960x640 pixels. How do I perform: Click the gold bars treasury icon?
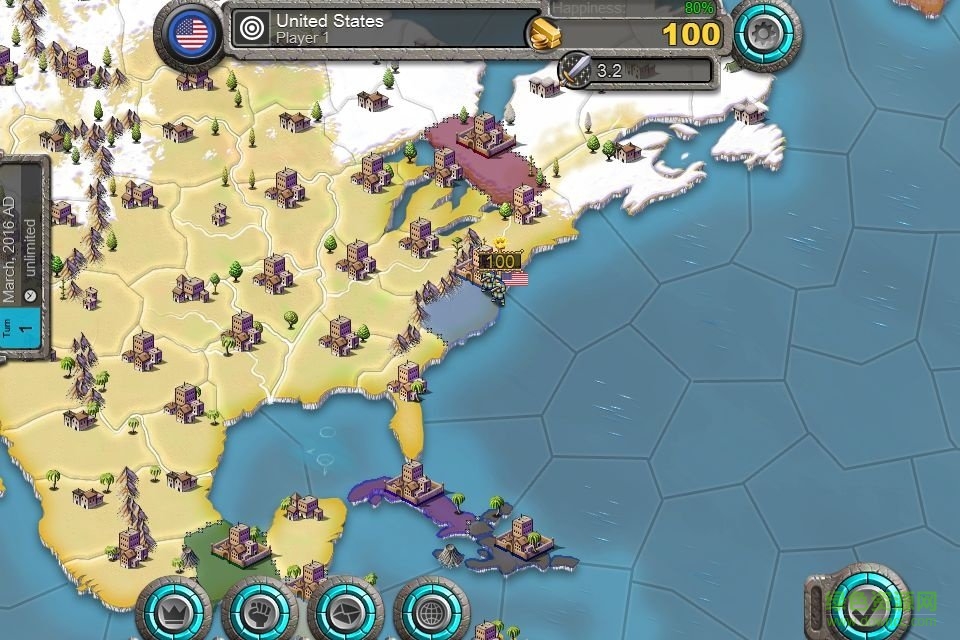click(544, 34)
